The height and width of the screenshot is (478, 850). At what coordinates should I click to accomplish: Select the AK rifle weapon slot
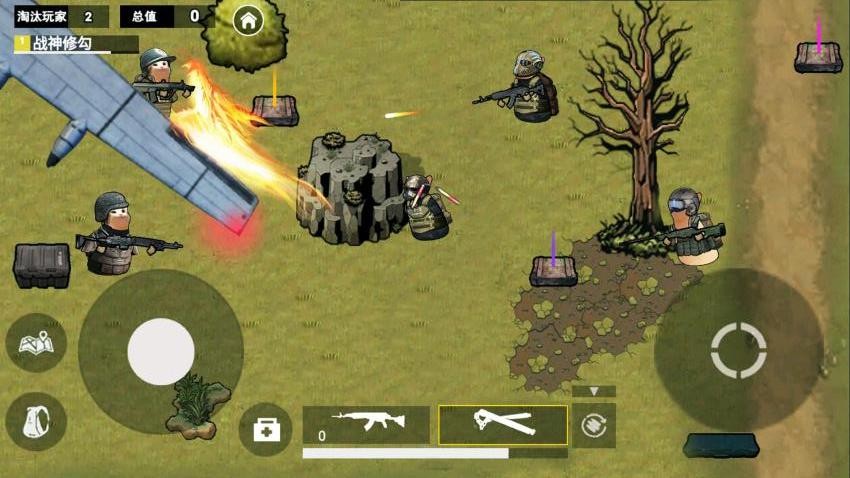coord(367,424)
